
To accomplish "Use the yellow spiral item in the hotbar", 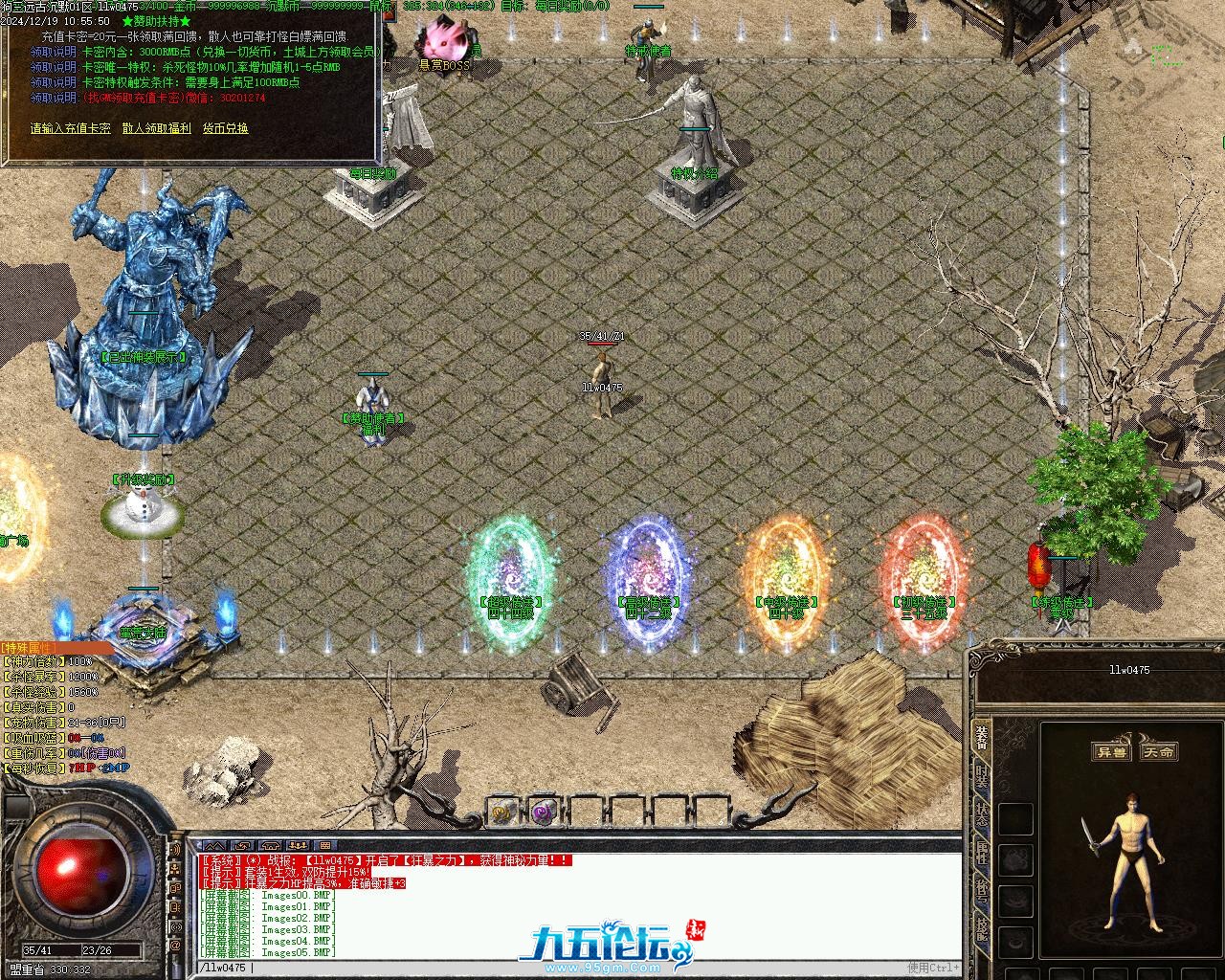I will tap(501, 813).
